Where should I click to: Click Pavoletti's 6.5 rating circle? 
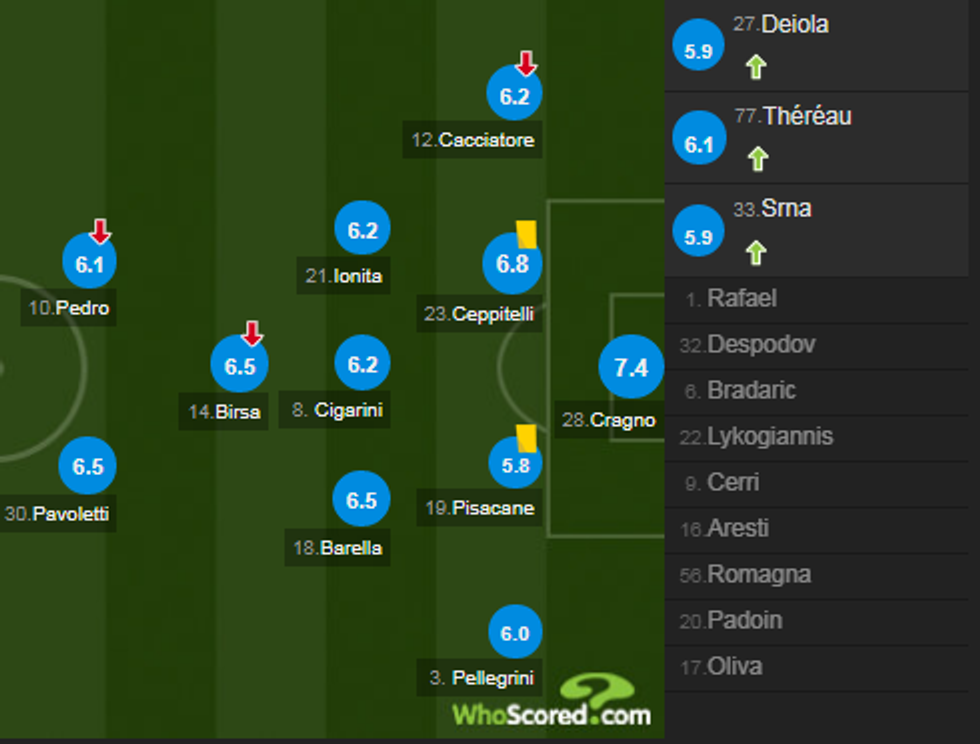point(88,467)
